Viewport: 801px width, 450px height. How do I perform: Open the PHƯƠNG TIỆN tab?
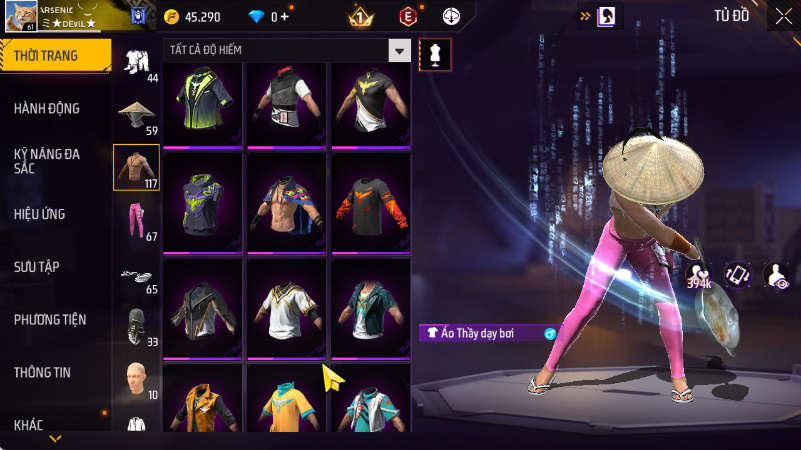click(50, 320)
